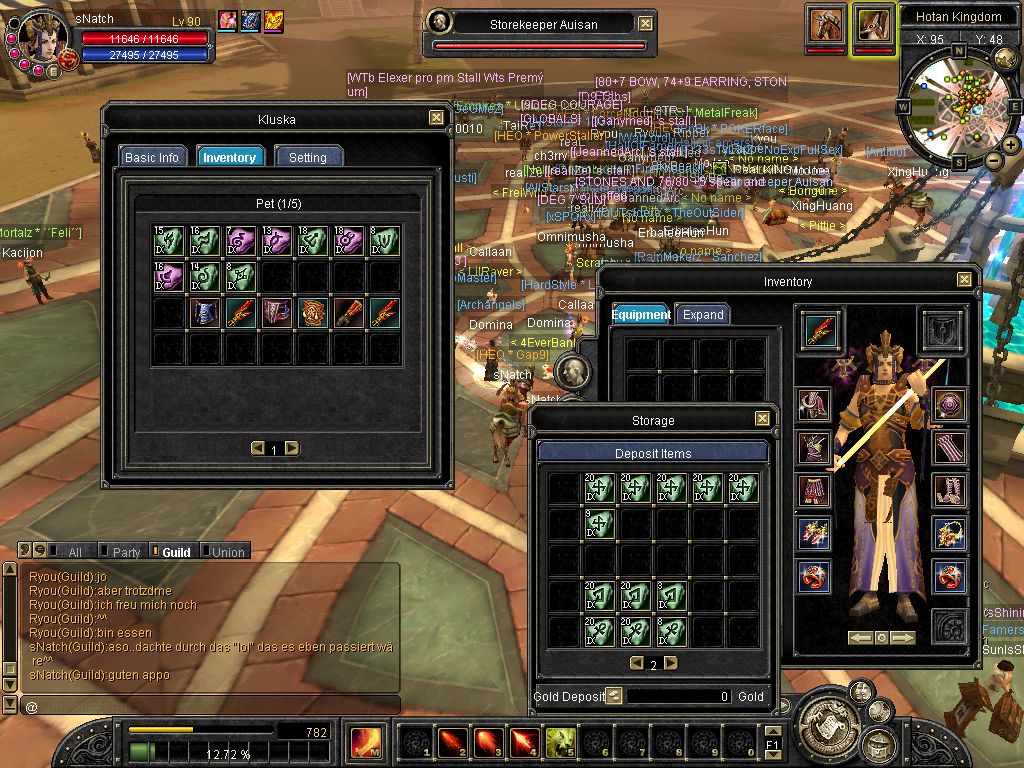Switch to the Basic Info tab
This screenshot has height=768, width=1024.
click(152, 157)
